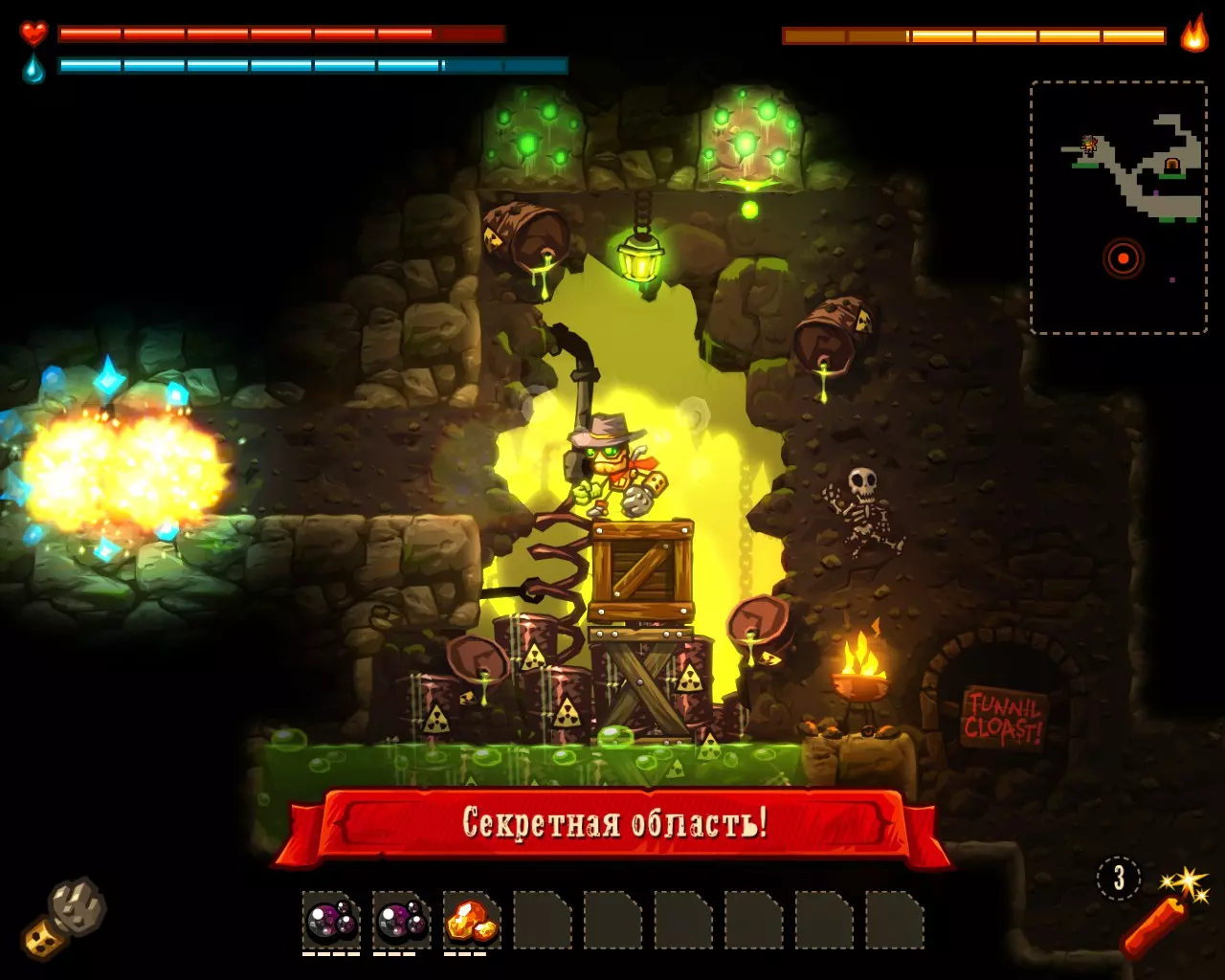Image resolution: width=1225 pixels, height=980 pixels.
Task: Select the stone fist tool icon
Action: pyautogui.click(x=65, y=917)
